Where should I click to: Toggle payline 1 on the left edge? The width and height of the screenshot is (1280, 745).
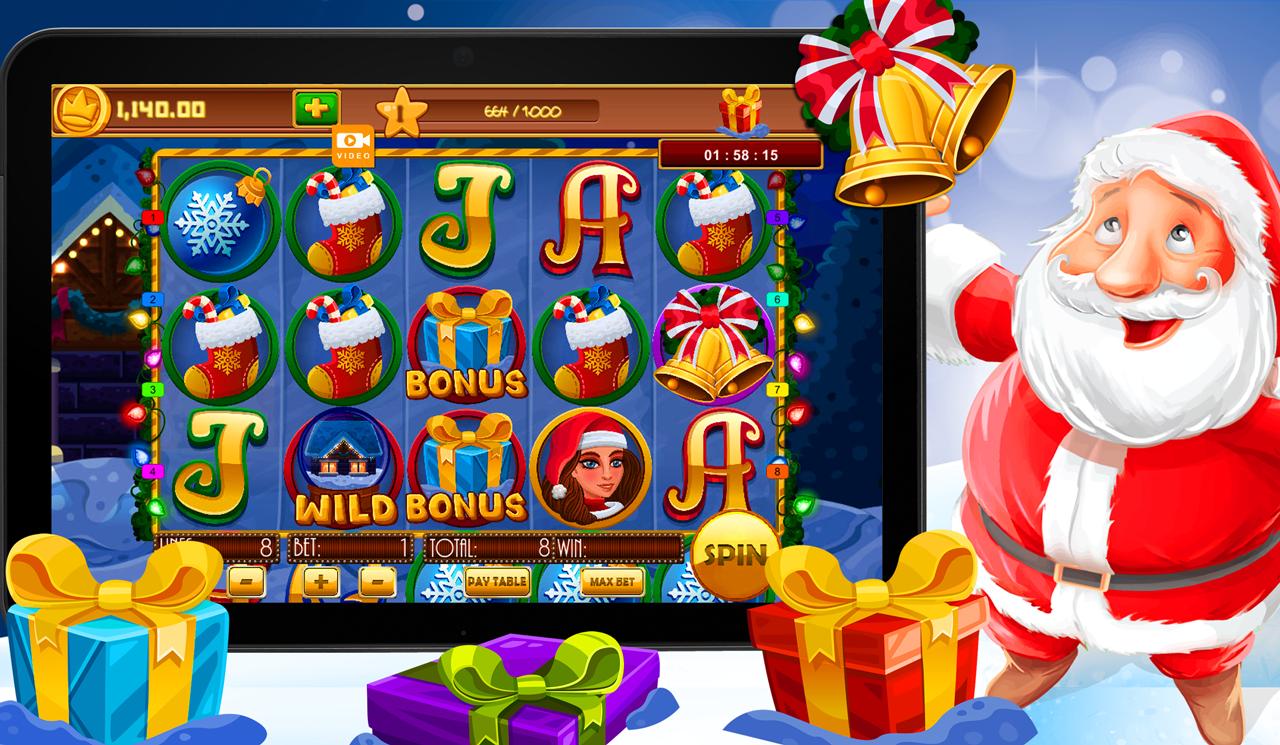point(152,215)
